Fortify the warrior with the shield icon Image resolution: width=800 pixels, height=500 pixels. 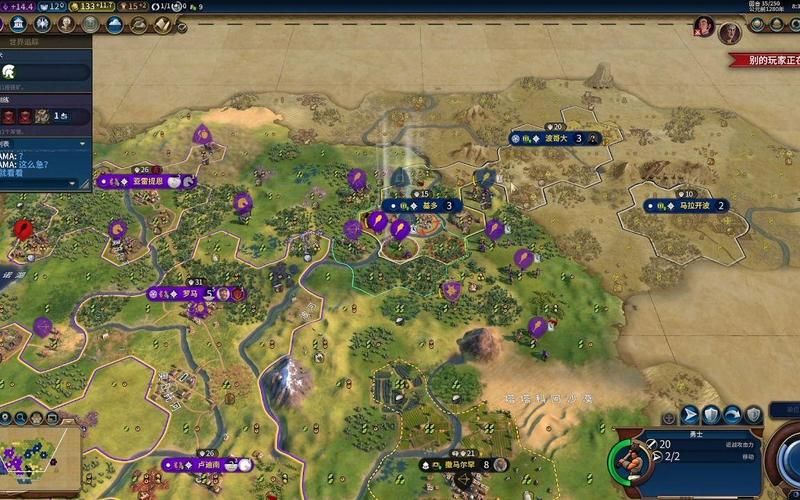click(711, 414)
